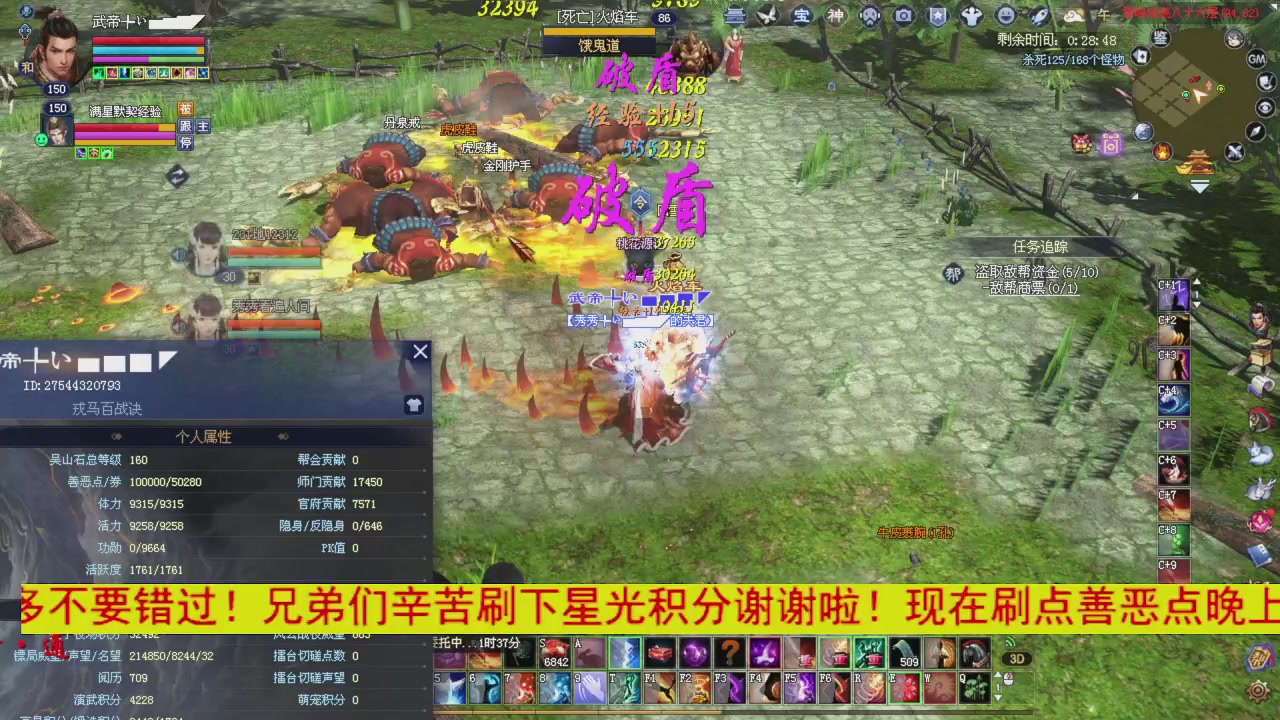Click the camera screenshot icon
The width and height of the screenshot is (1280, 720).
[x=904, y=16]
